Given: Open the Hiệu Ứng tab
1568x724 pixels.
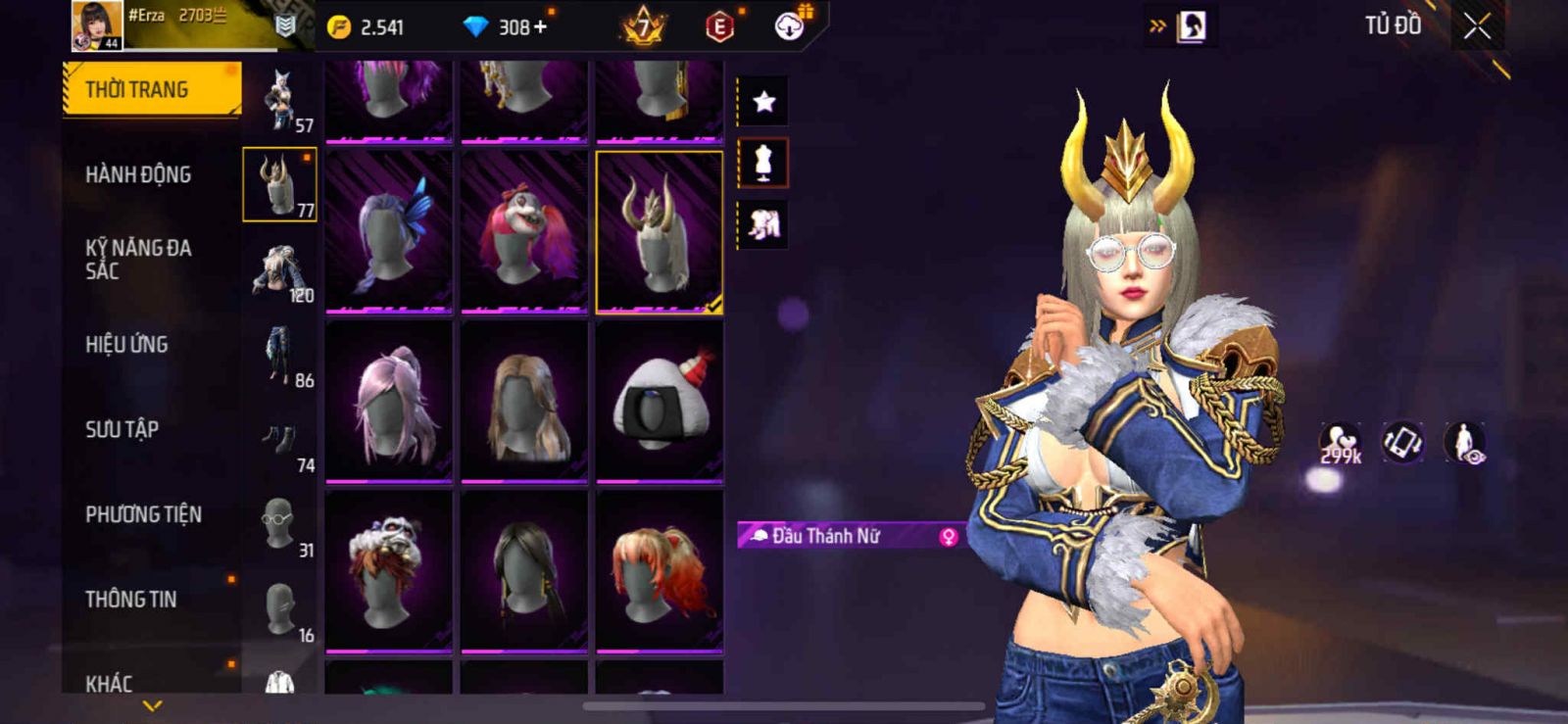Looking at the screenshot, I should click(126, 345).
